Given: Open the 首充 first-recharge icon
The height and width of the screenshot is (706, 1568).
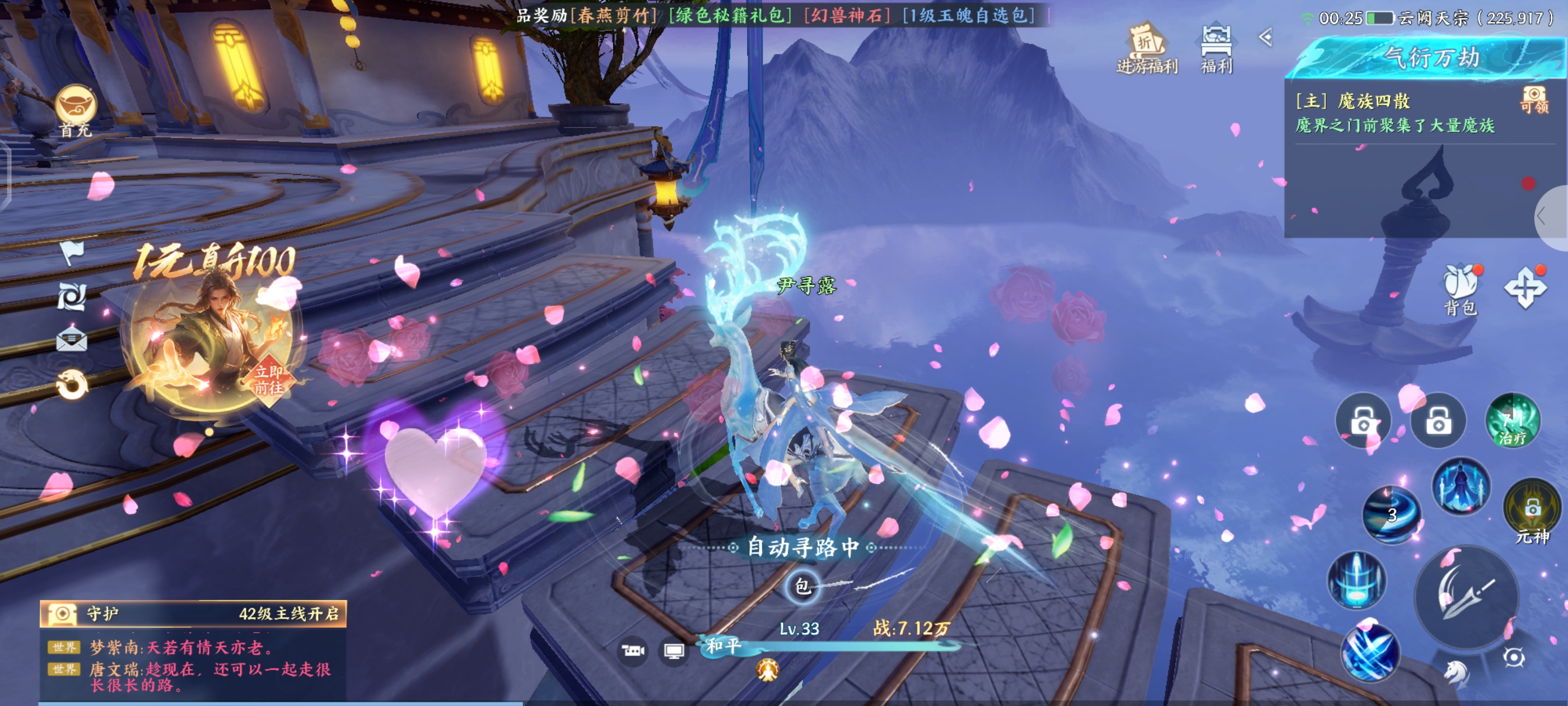Looking at the screenshot, I should (x=76, y=110).
